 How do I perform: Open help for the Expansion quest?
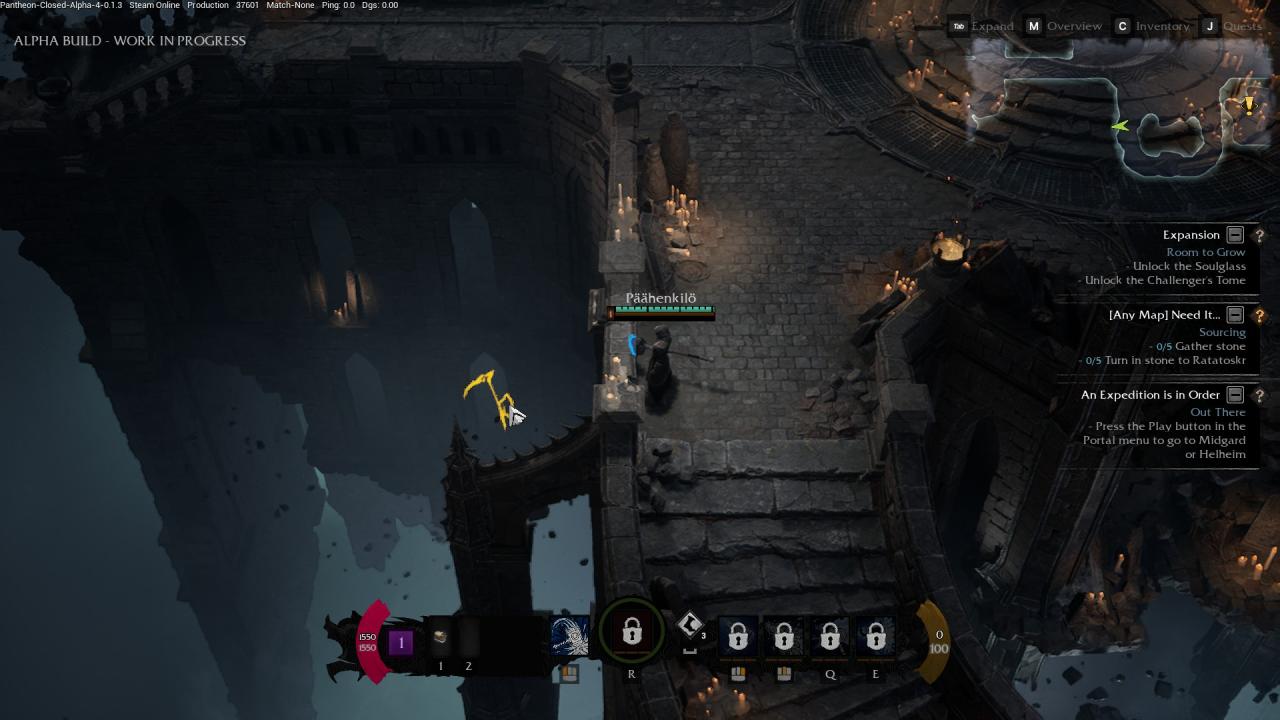1259,235
